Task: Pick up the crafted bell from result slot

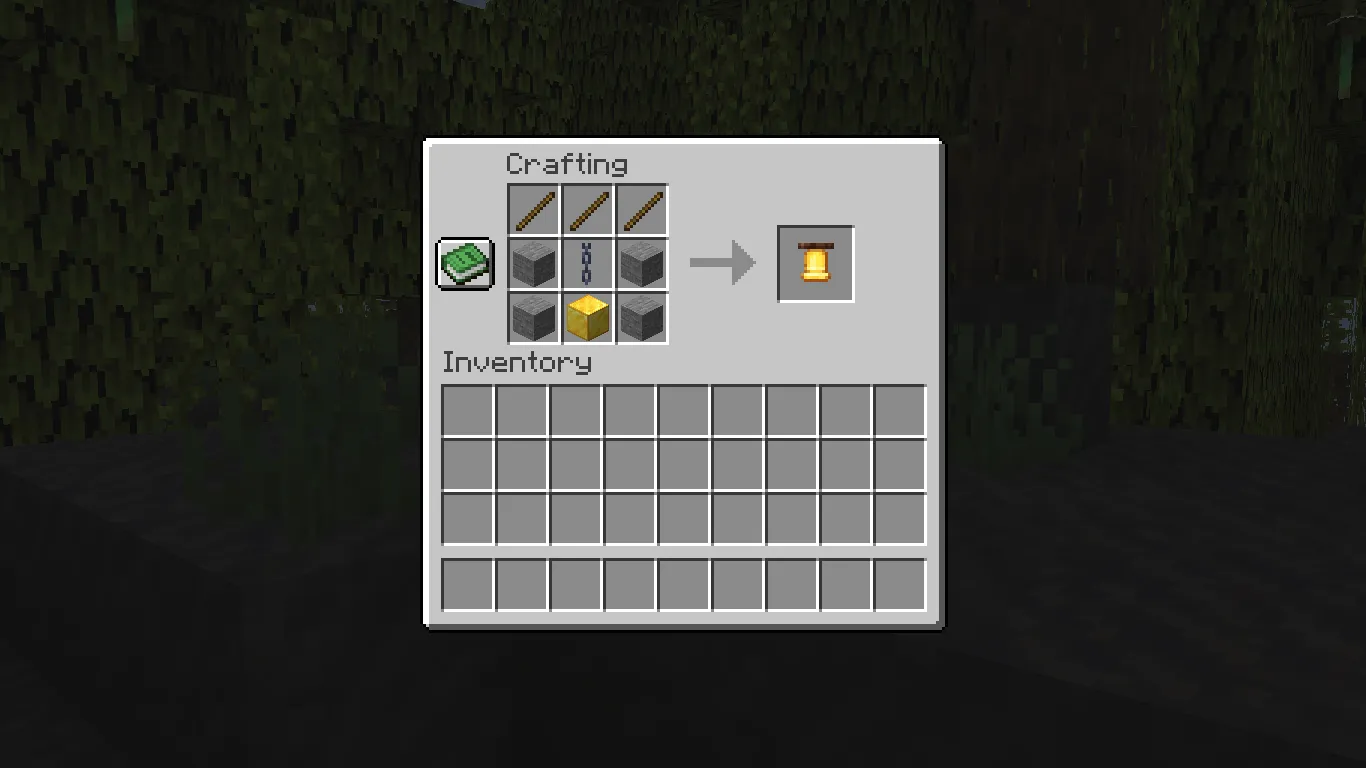Action: pos(814,263)
